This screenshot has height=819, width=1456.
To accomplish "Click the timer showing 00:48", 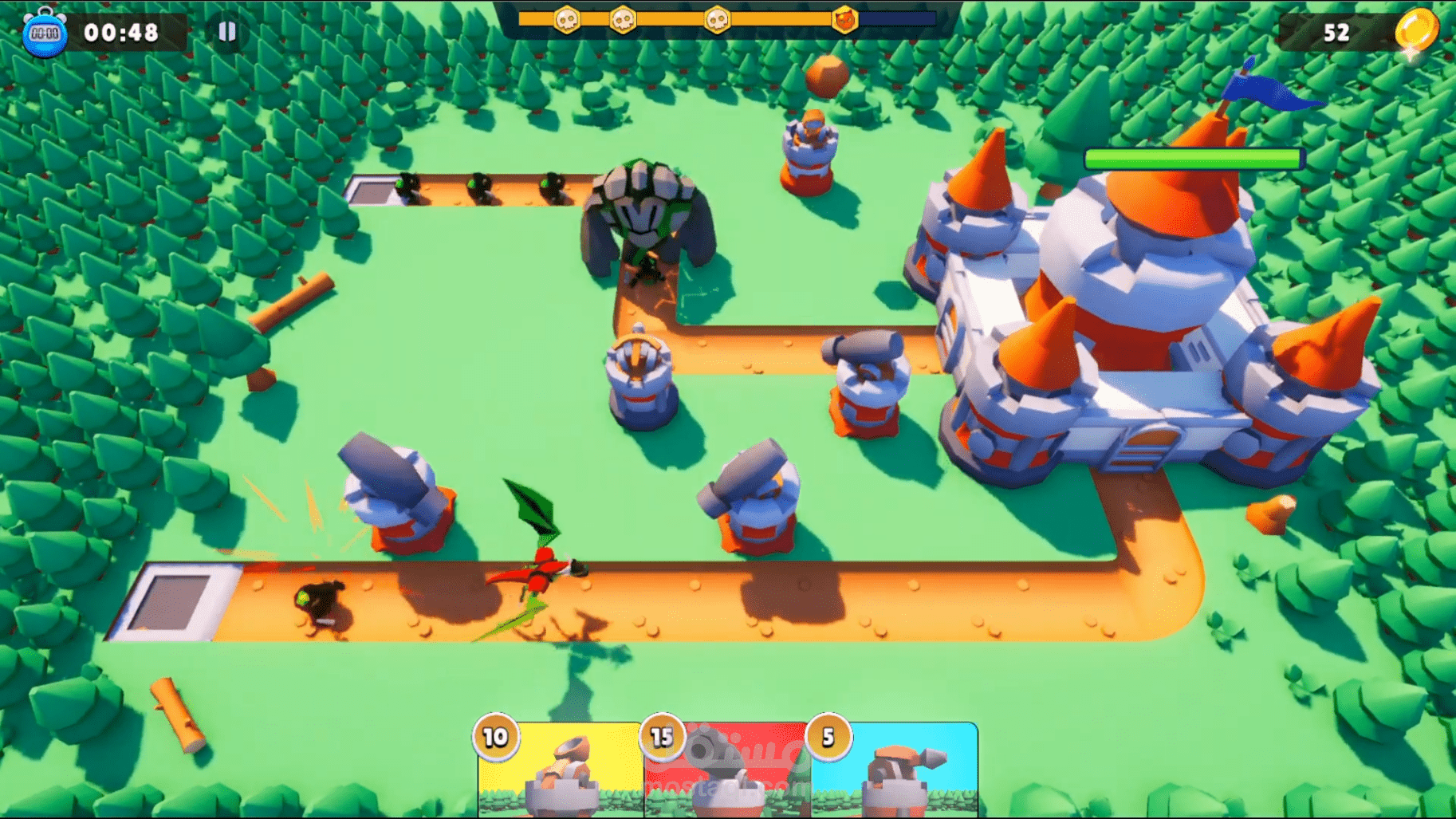I will tap(120, 32).
